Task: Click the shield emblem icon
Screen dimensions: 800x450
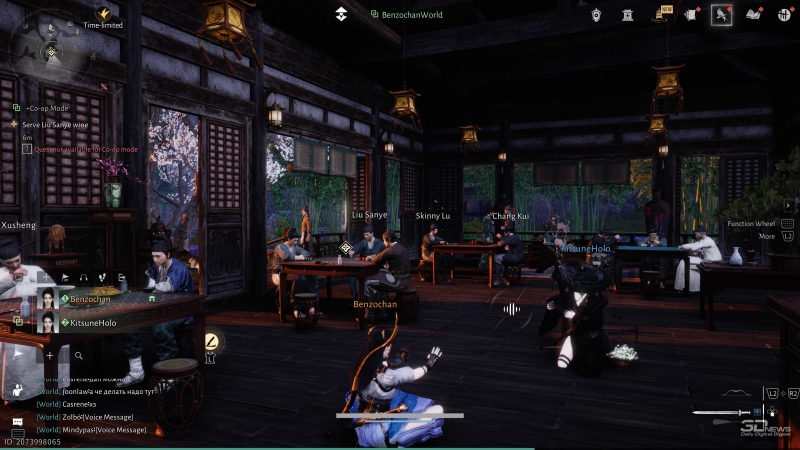Action: (597, 14)
